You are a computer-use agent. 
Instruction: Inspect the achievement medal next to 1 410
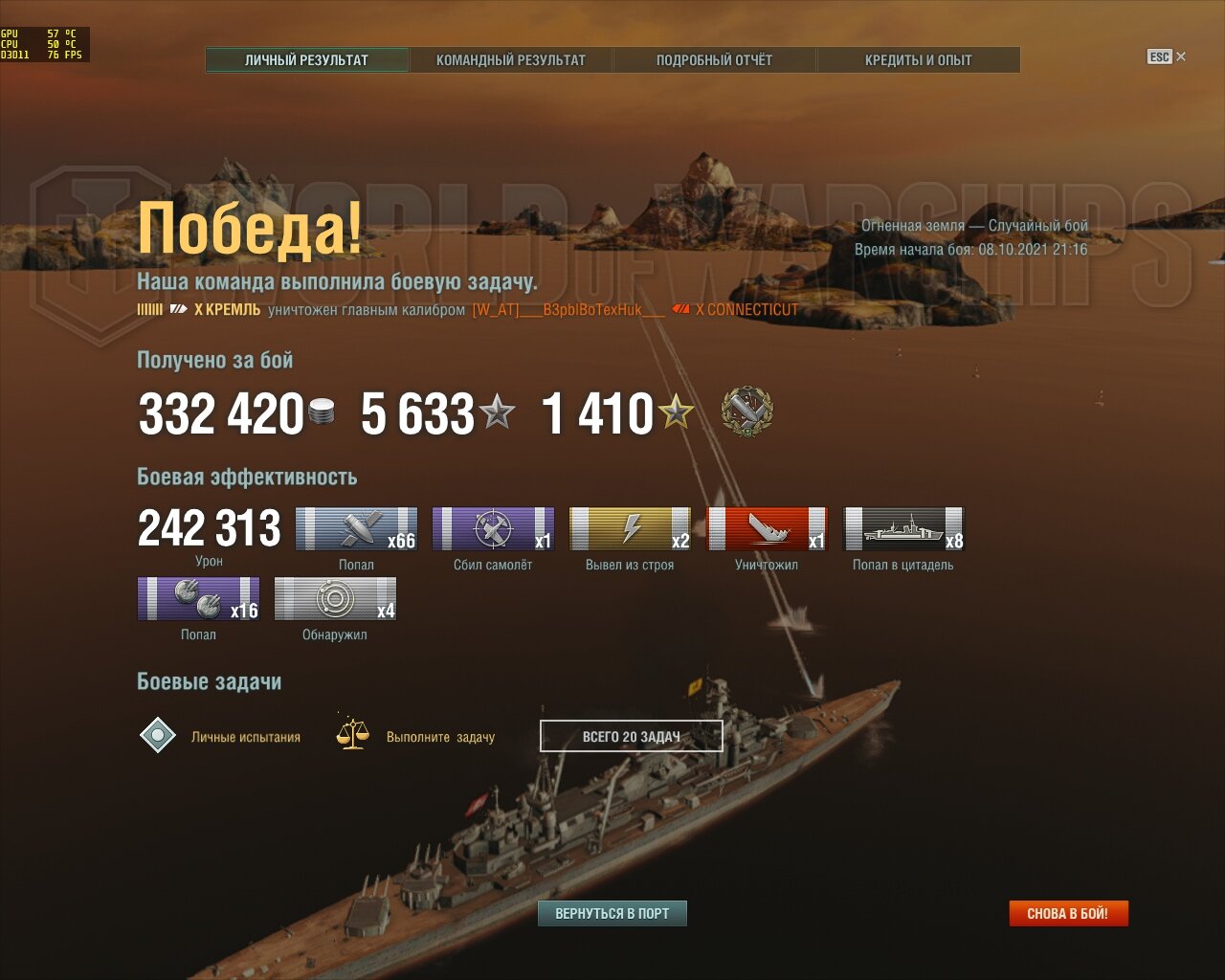(x=746, y=412)
